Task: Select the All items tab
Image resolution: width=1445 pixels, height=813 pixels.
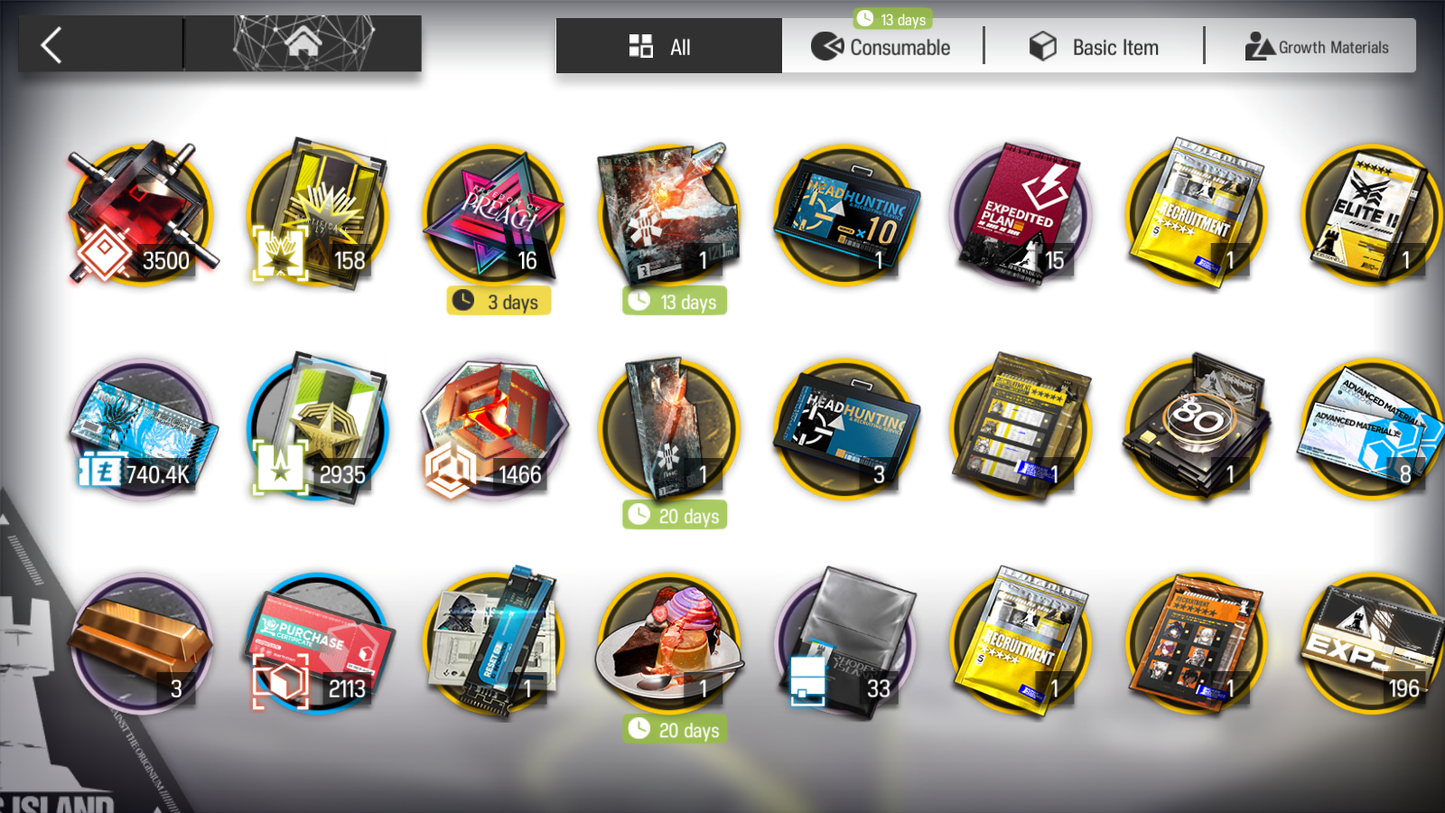Action: 668,47
